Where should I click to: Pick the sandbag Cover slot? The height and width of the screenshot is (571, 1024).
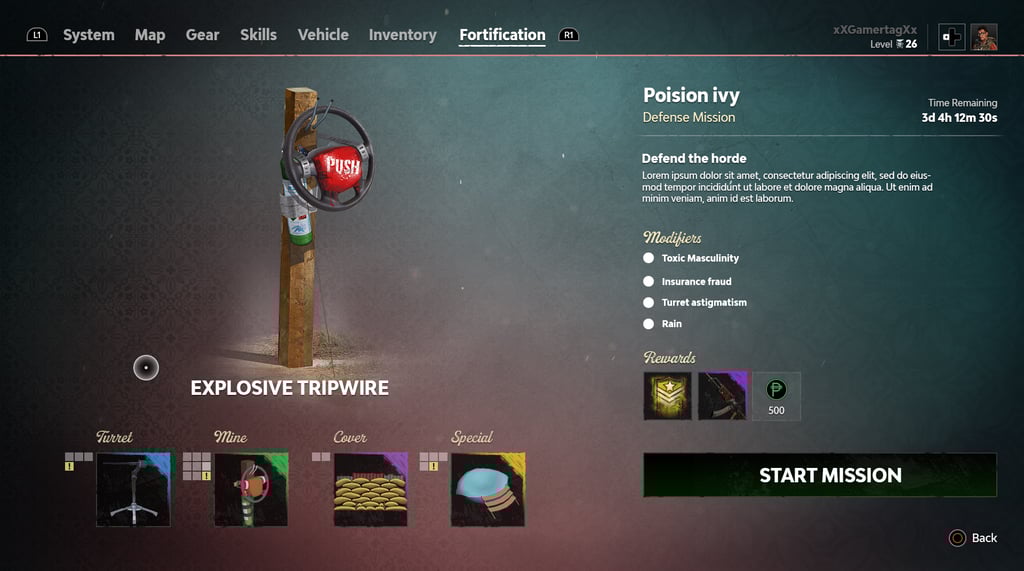tap(370, 489)
